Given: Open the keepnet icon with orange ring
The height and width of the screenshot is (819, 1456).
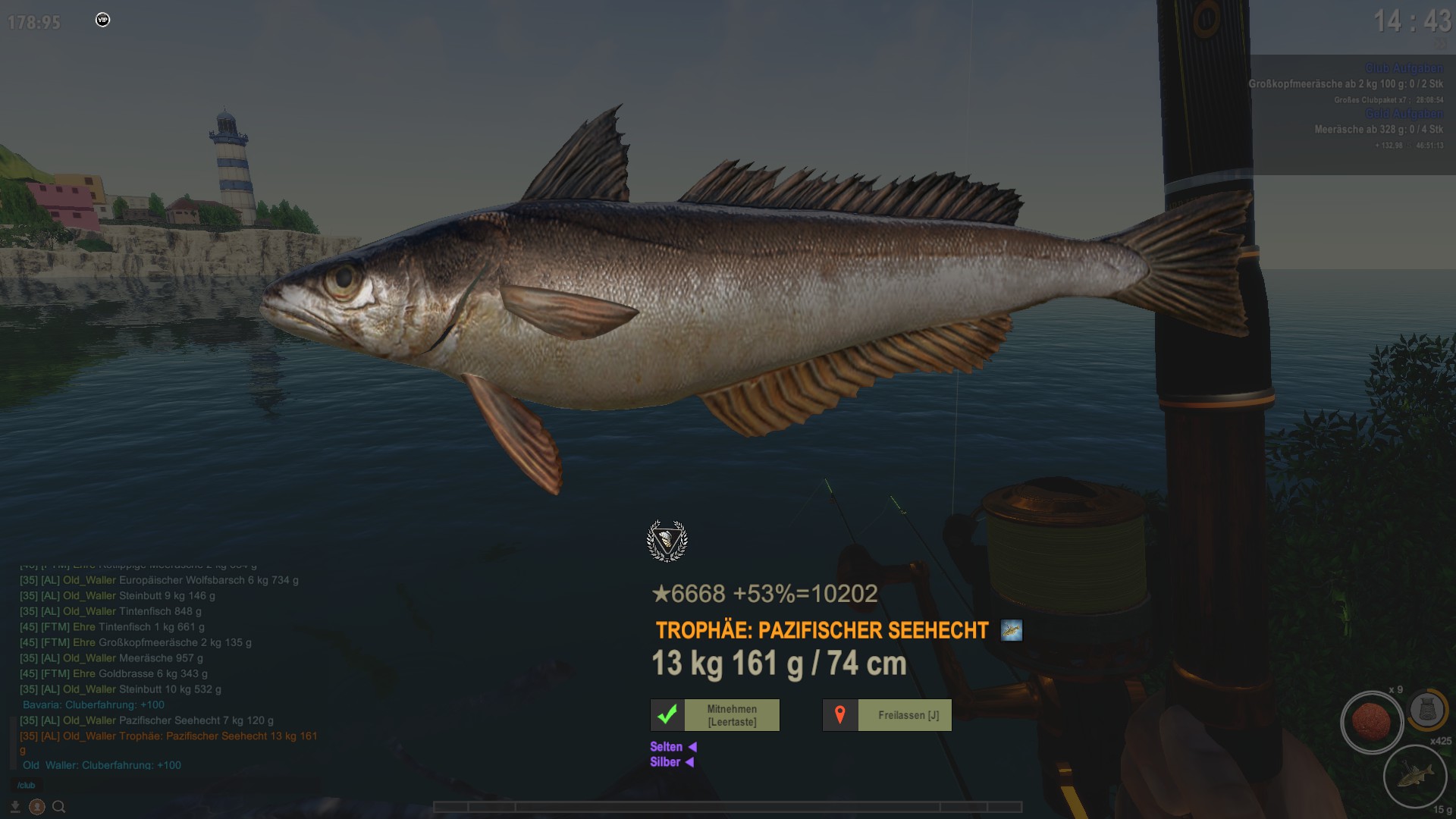Looking at the screenshot, I should [1427, 711].
